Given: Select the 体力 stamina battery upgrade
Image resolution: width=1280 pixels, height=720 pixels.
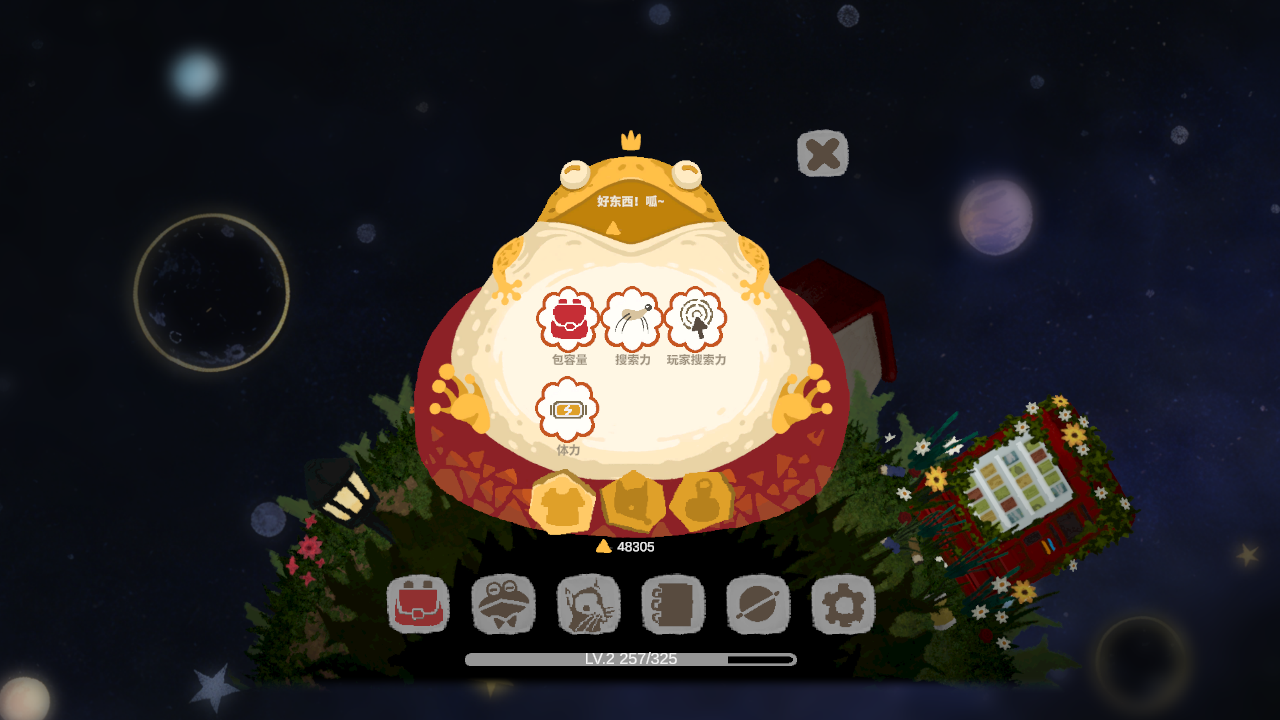Looking at the screenshot, I should 566,410.
